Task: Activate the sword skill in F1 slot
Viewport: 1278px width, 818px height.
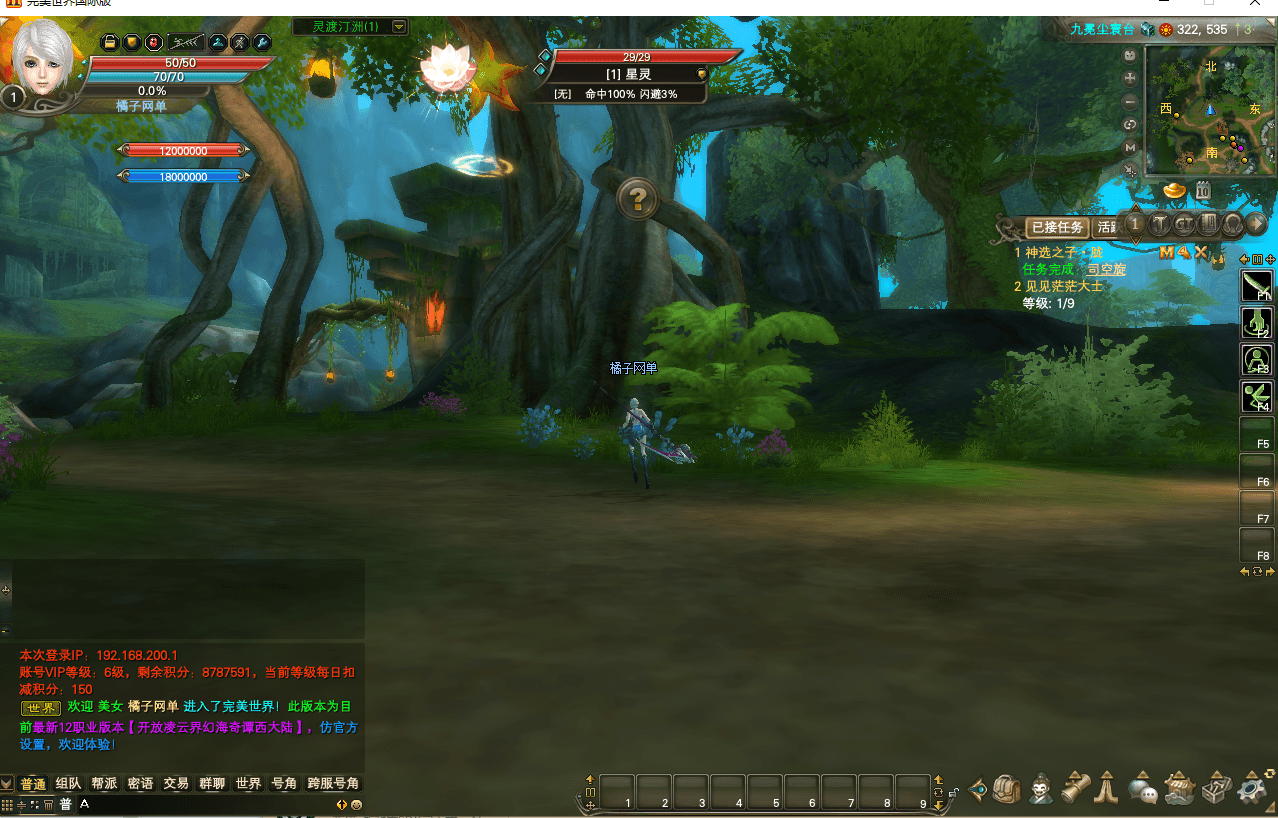Action: coord(1256,285)
